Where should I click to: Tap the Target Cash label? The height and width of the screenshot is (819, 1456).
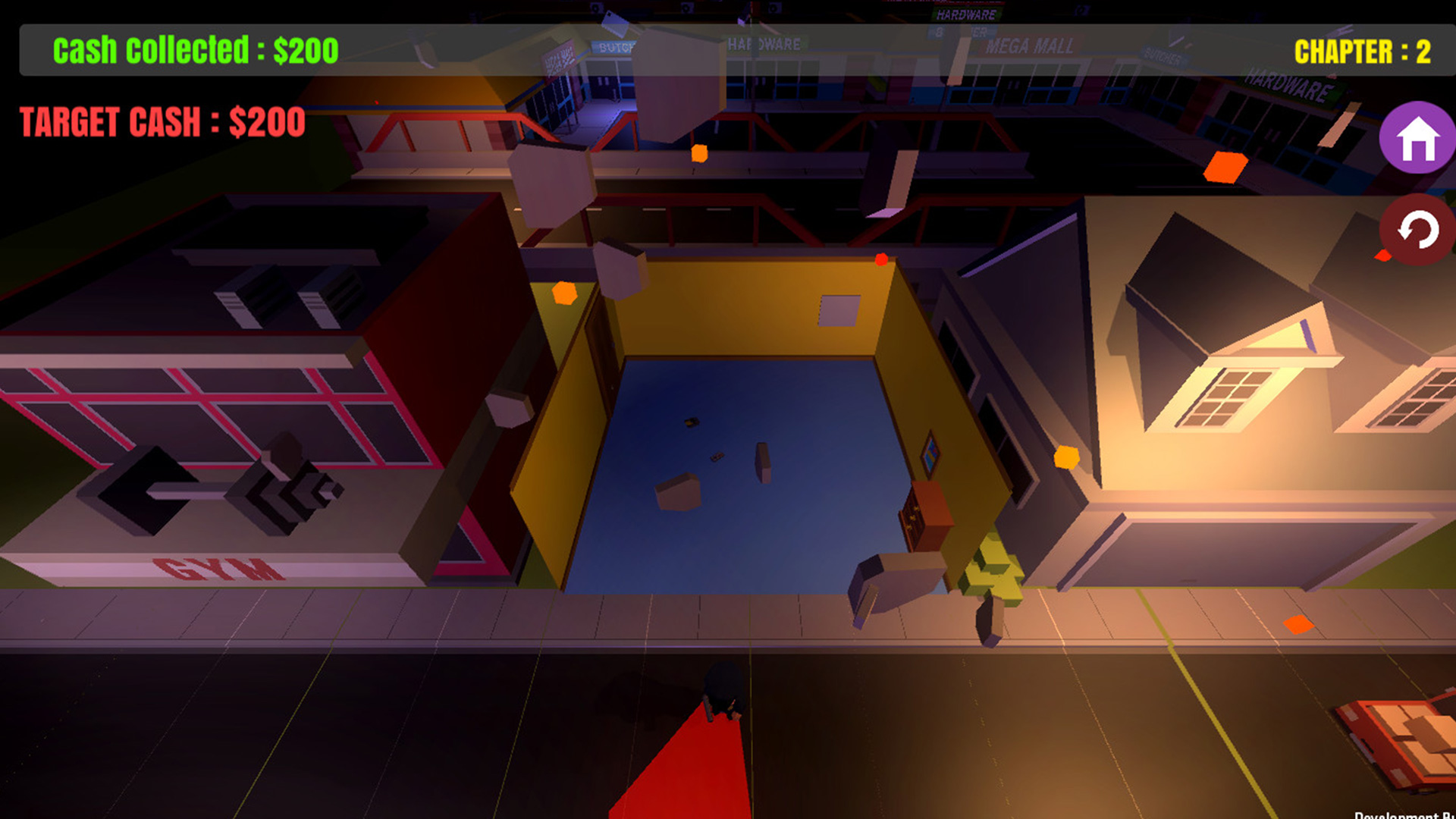[x=162, y=120]
